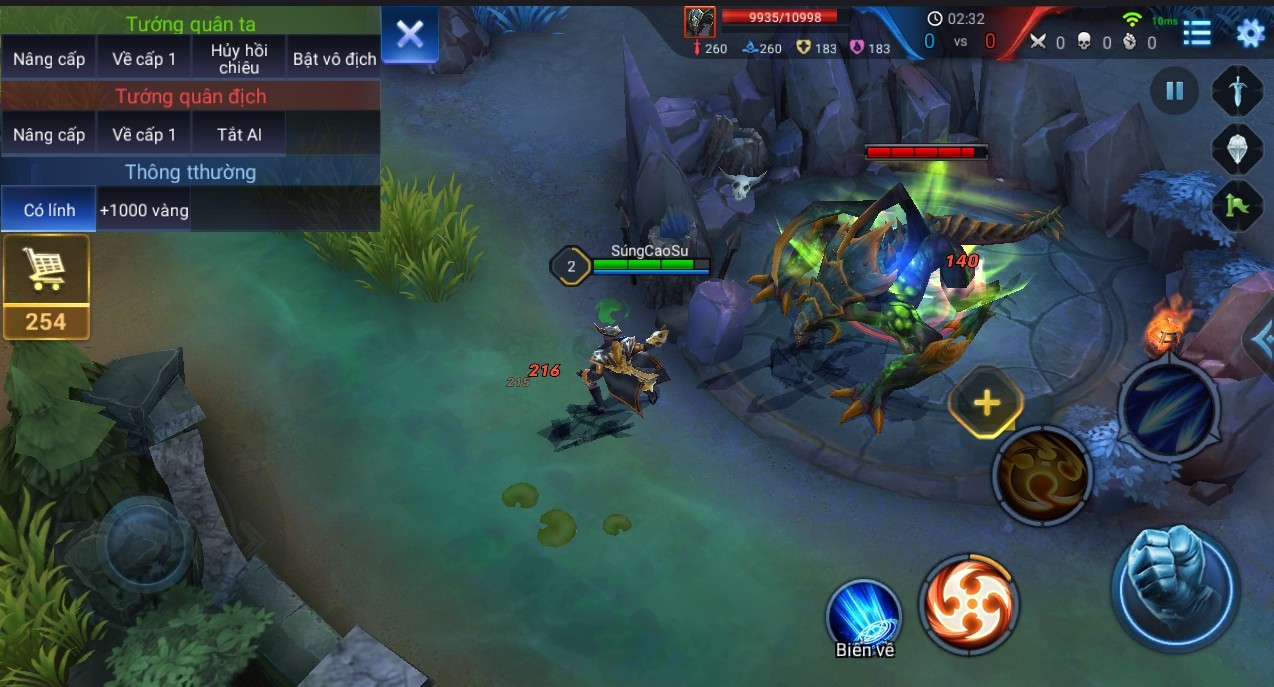Move using the virtual joystick
This screenshot has width=1274, height=687.
pyautogui.click(x=150, y=545)
